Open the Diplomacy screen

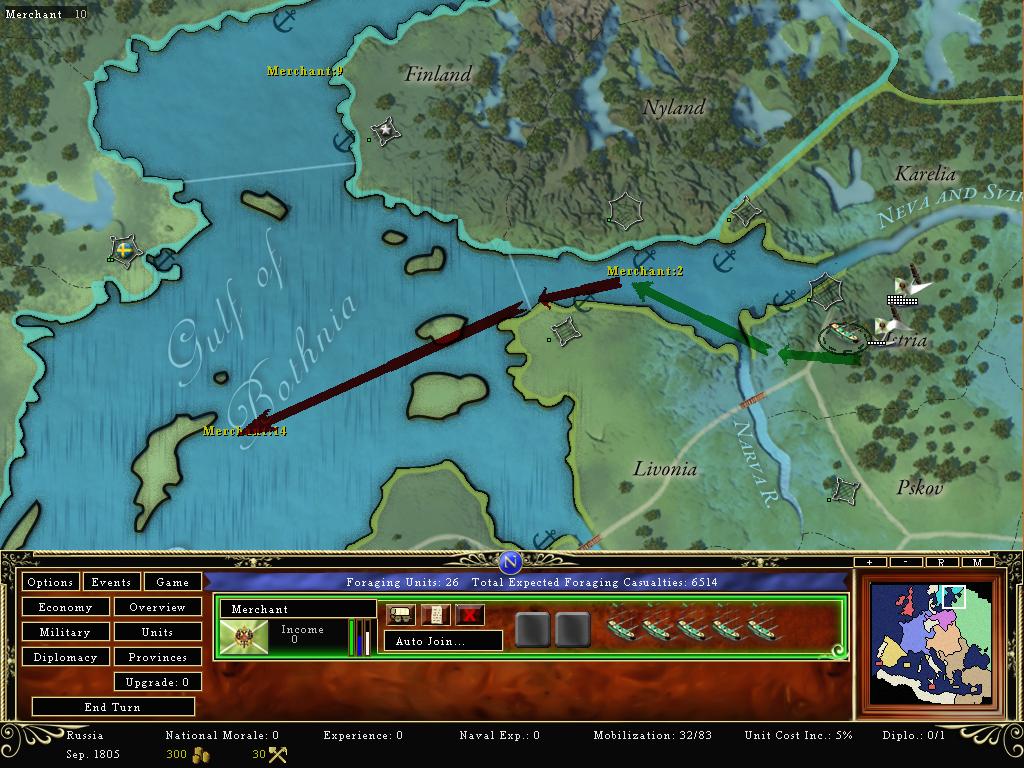[65, 657]
